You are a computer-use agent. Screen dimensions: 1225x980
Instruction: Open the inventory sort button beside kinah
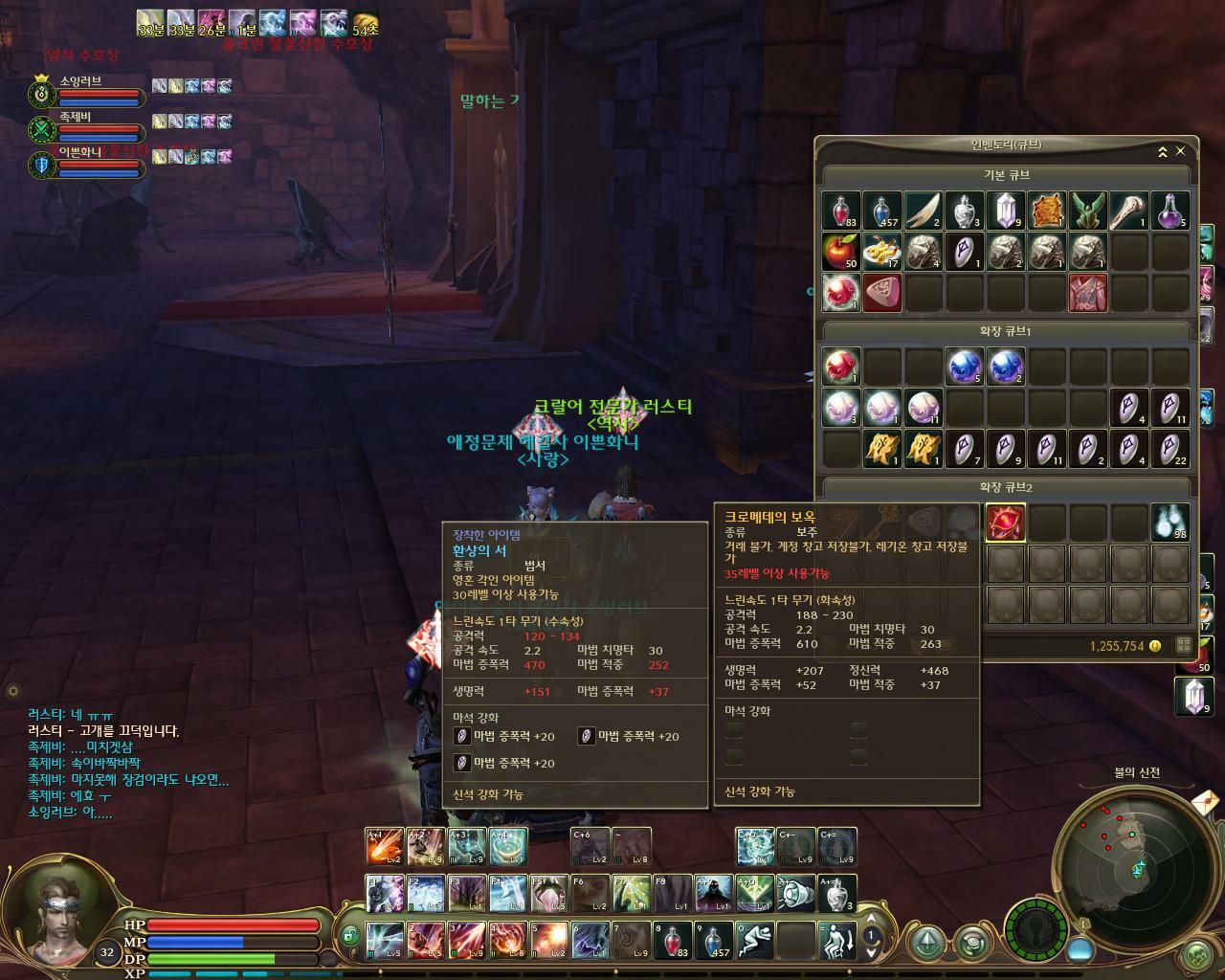pyautogui.click(x=1184, y=645)
